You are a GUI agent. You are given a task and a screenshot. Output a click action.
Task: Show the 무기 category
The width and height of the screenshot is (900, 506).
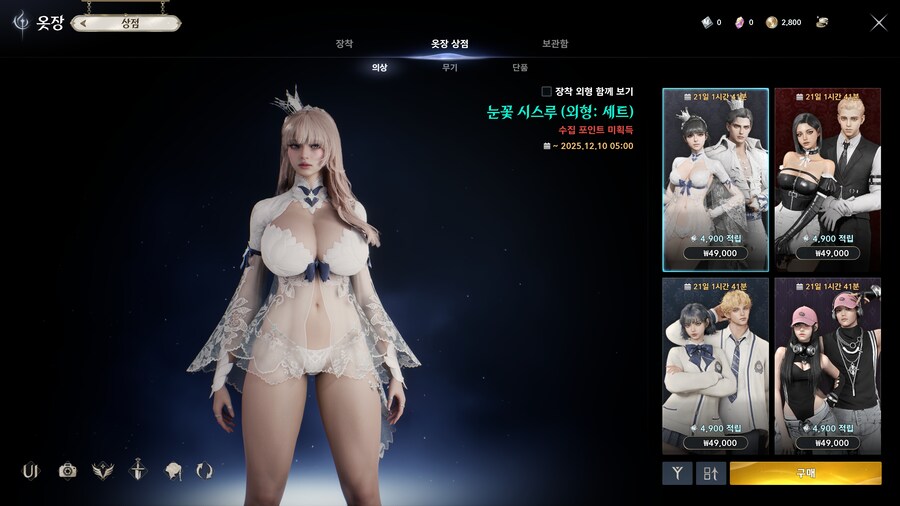[x=449, y=67]
